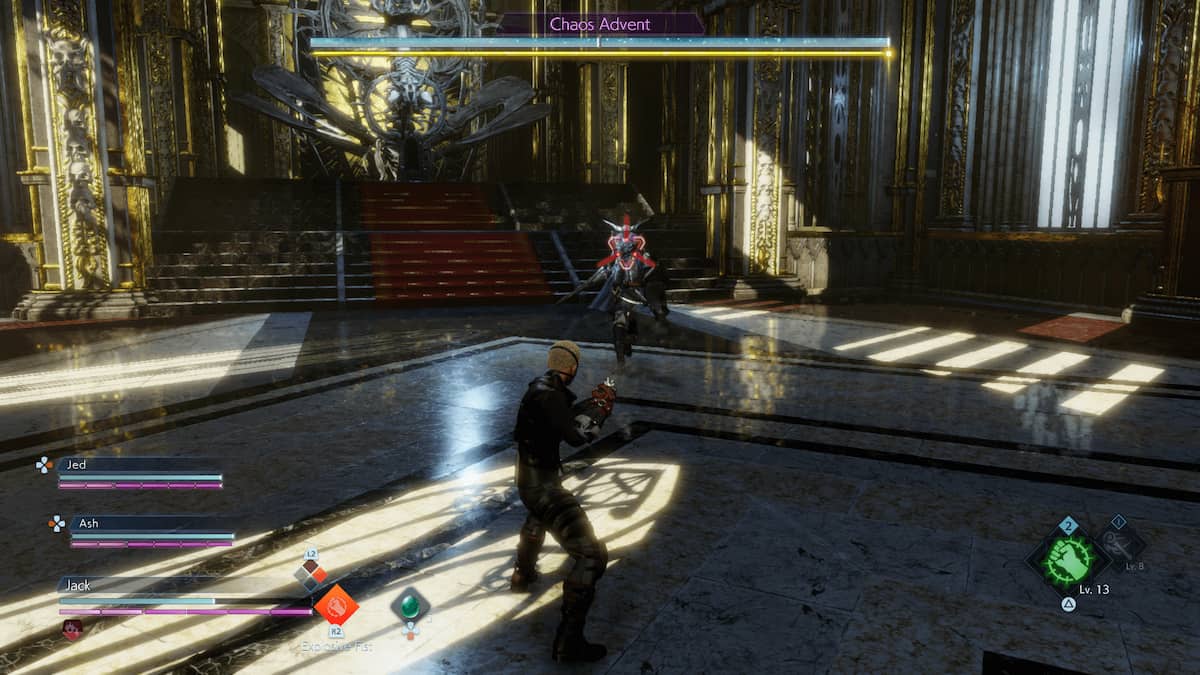Viewport: 1200px width, 675px height.
Task: Switch to the dimmed secondary job icon
Action: (x=1119, y=545)
